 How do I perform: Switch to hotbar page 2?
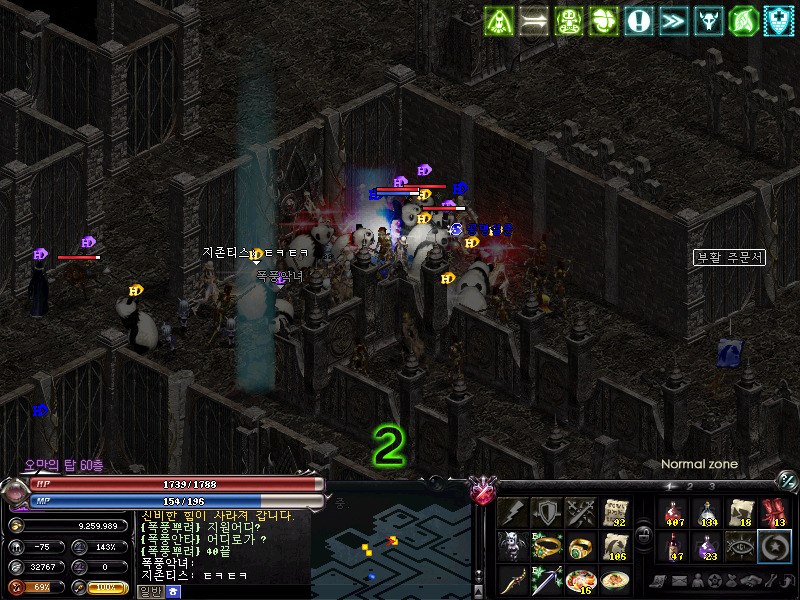[690, 486]
